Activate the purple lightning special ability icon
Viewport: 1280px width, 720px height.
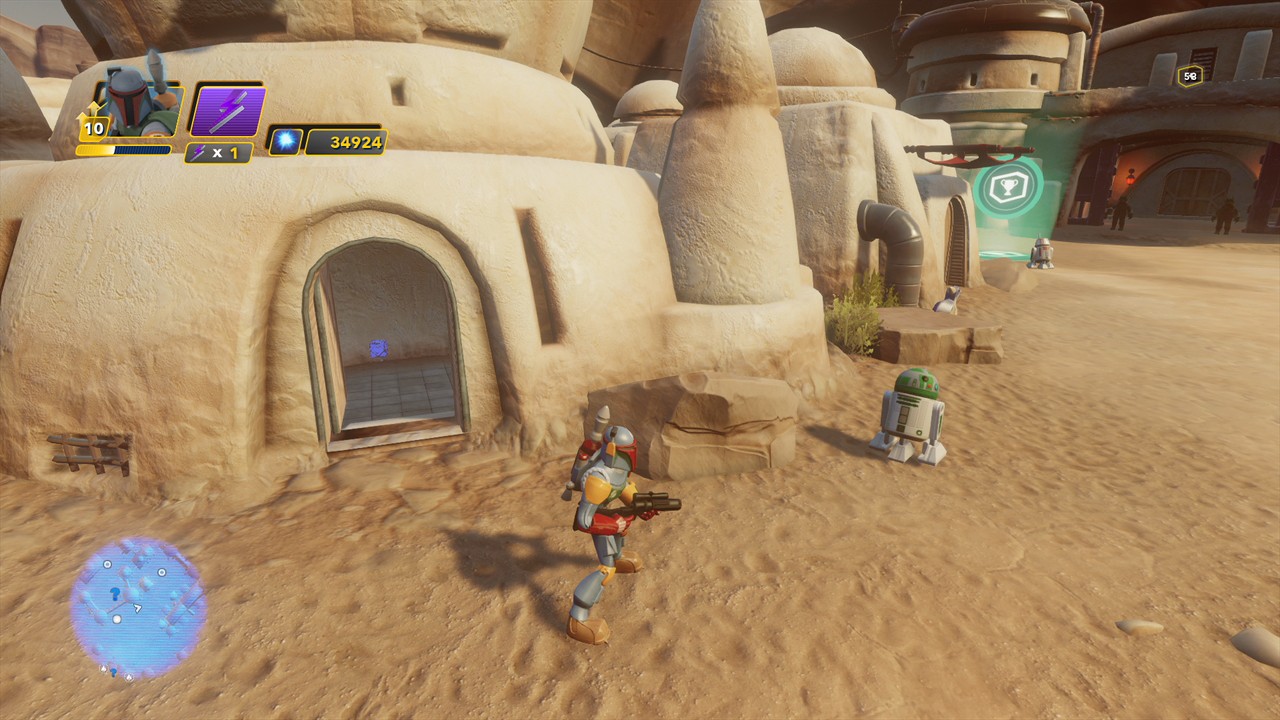228,110
